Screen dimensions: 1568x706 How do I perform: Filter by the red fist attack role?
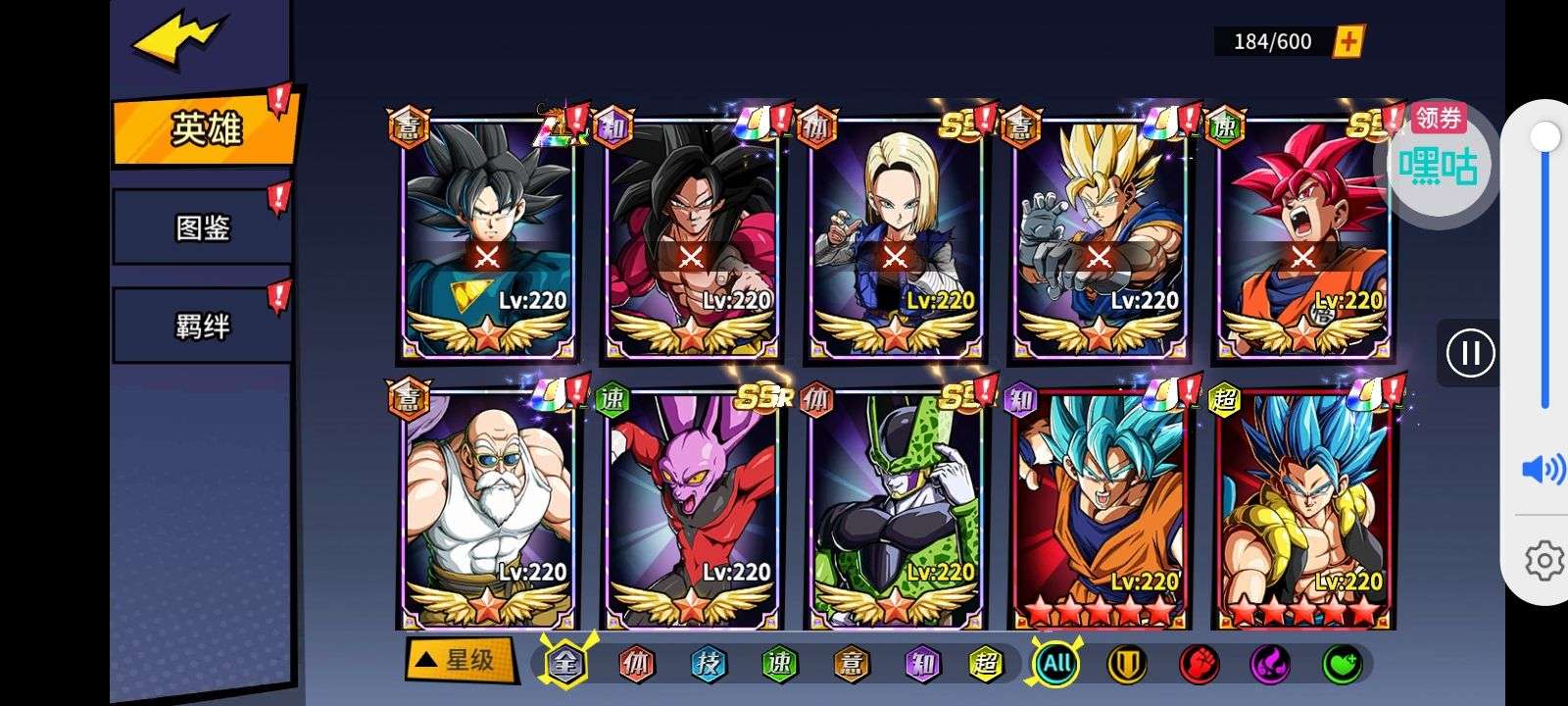(1199, 665)
